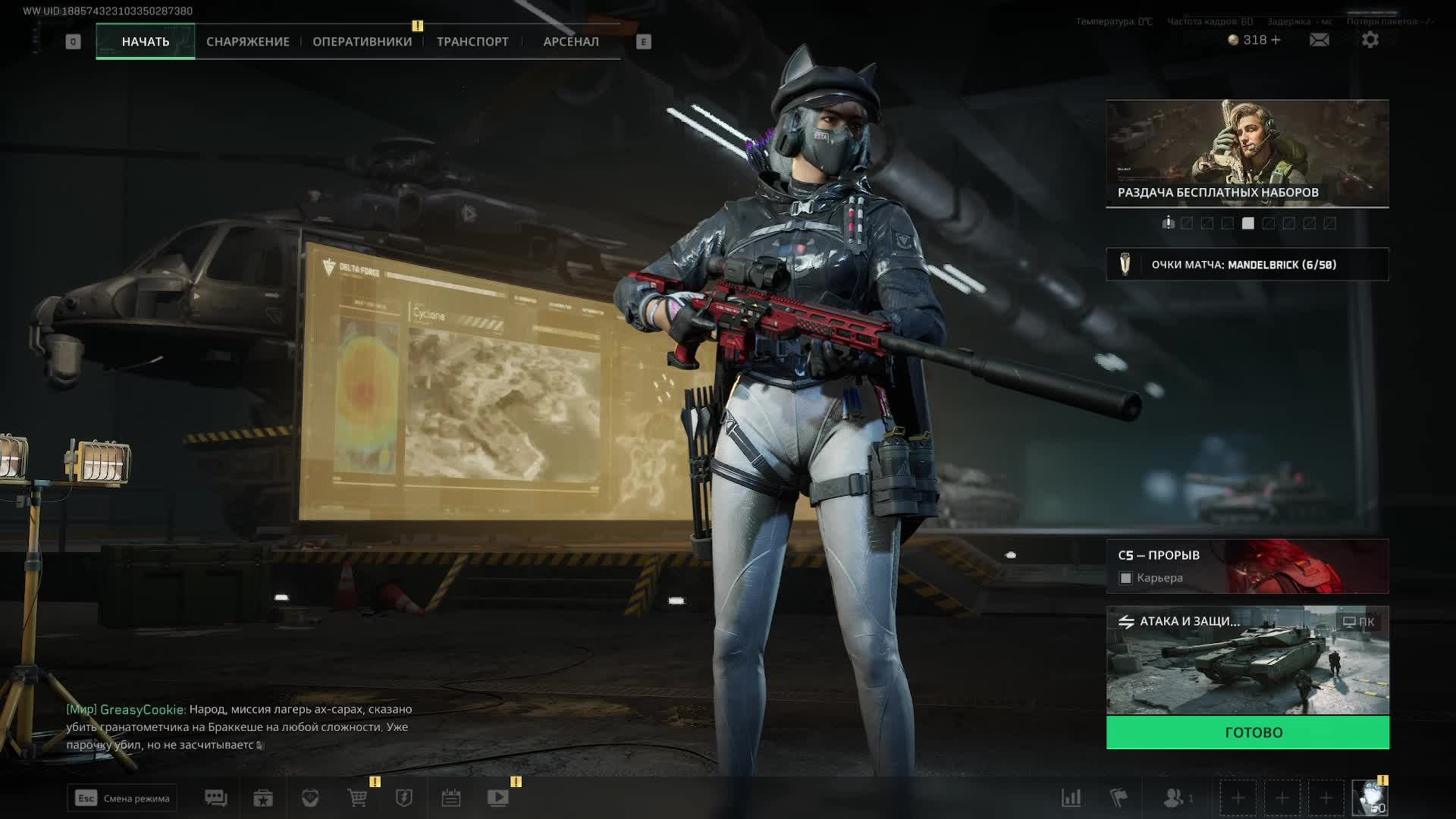Toggle the Карьера checkbox

[x=1126, y=579]
